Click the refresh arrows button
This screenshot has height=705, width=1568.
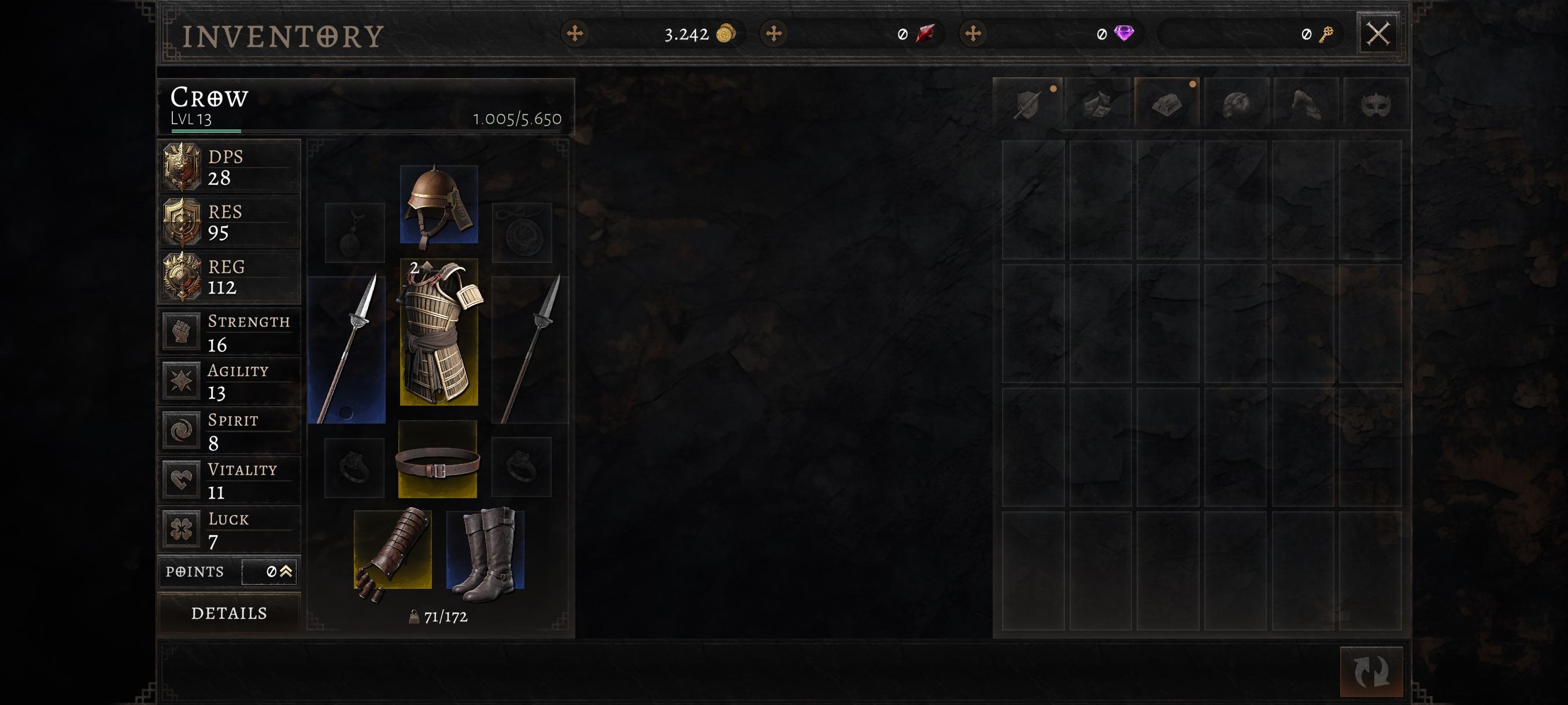click(x=1371, y=671)
